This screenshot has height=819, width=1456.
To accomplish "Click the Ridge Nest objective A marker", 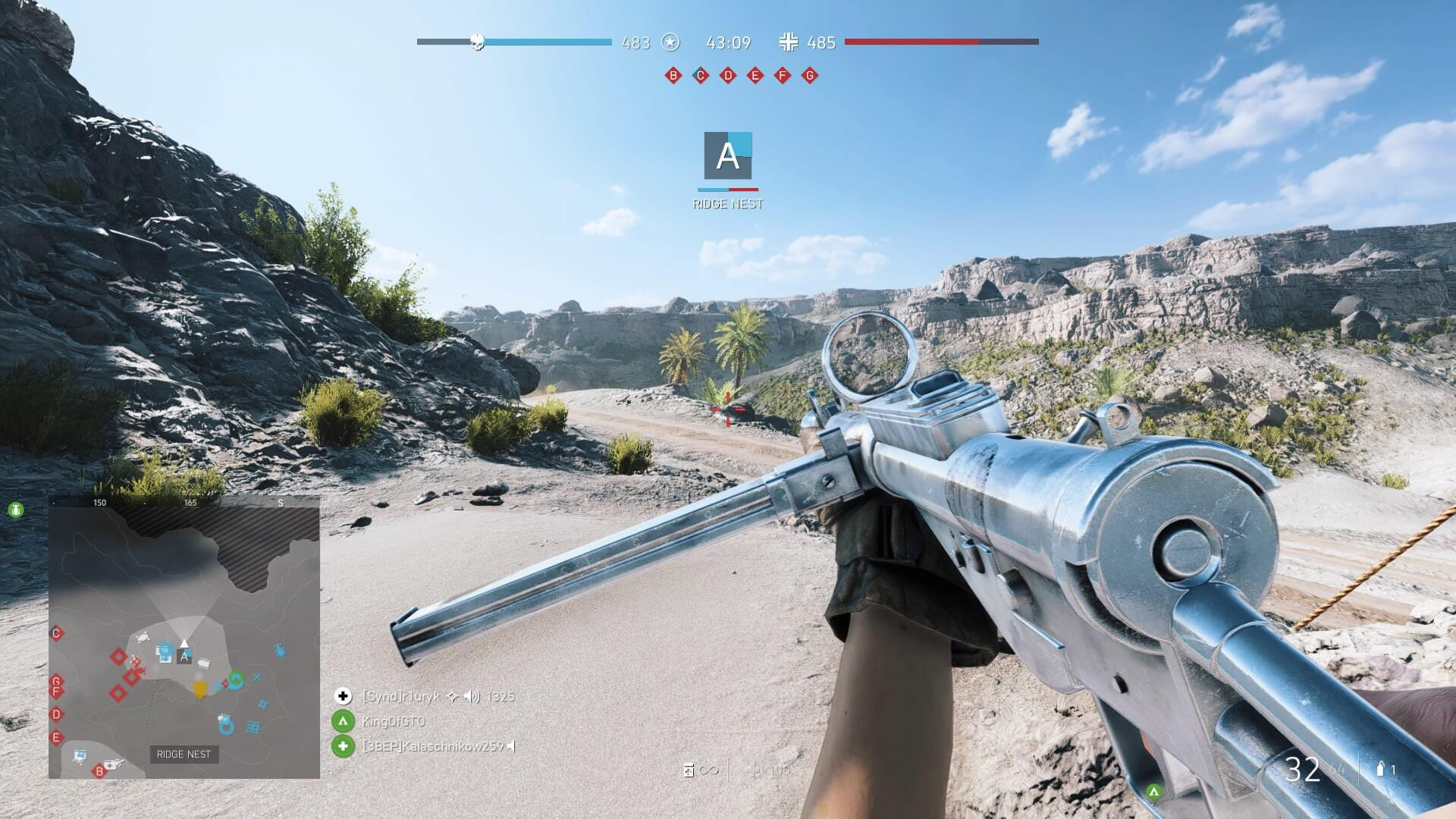I will tap(728, 156).
